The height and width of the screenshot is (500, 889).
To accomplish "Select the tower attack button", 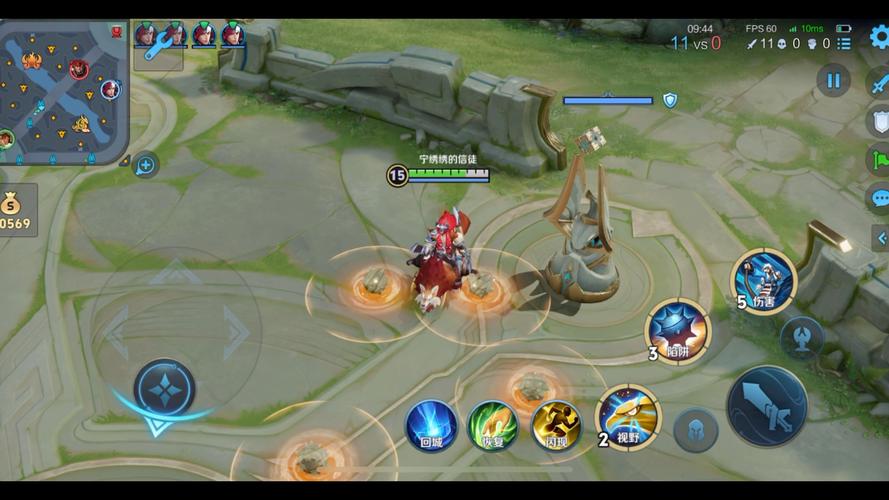I will coord(802,337).
